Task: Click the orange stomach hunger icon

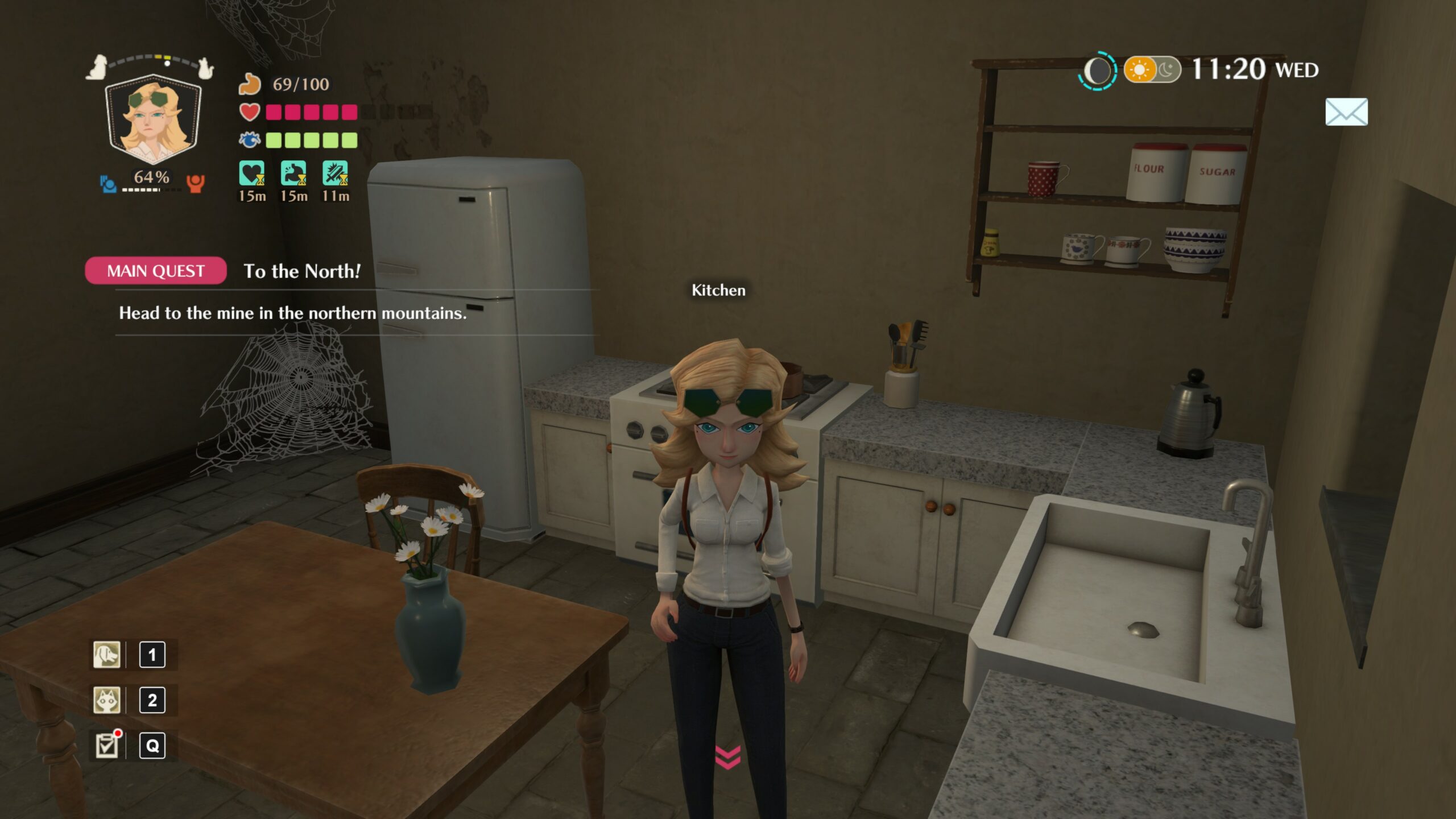Action: [x=250, y=84]
